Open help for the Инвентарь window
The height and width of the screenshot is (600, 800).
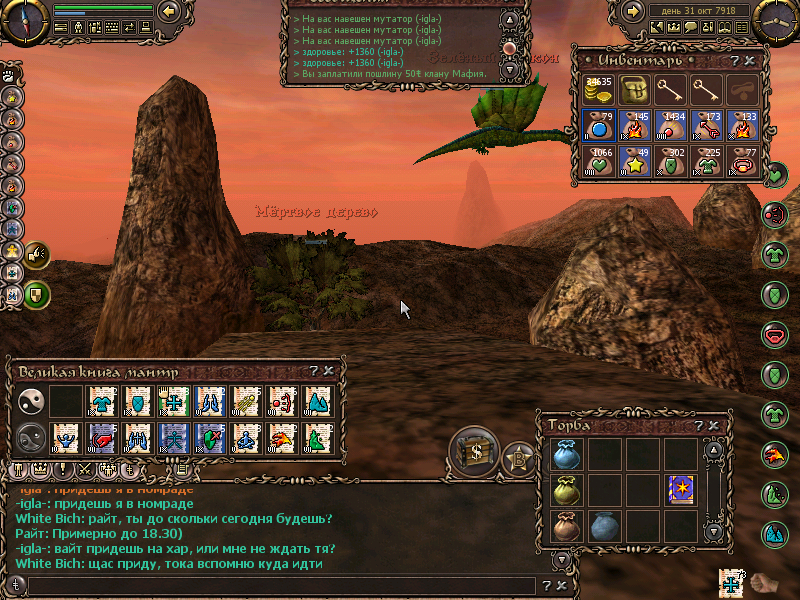point(735,61)
